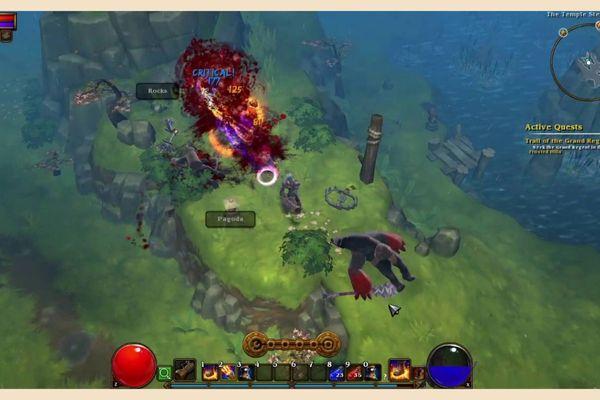Screen dimensions: 600x400
Task: Select the large mouse skill slot by mana orb
Action: tap(399, 370)
